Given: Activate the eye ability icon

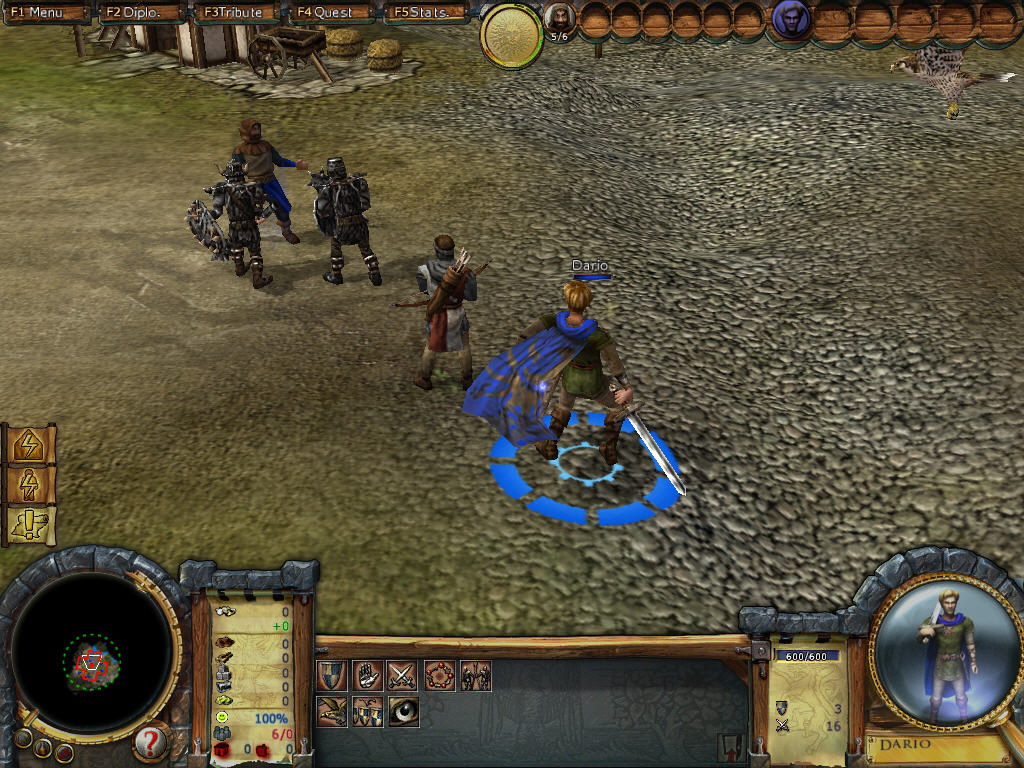Looking at the screenshot, I should click(403, 711).
